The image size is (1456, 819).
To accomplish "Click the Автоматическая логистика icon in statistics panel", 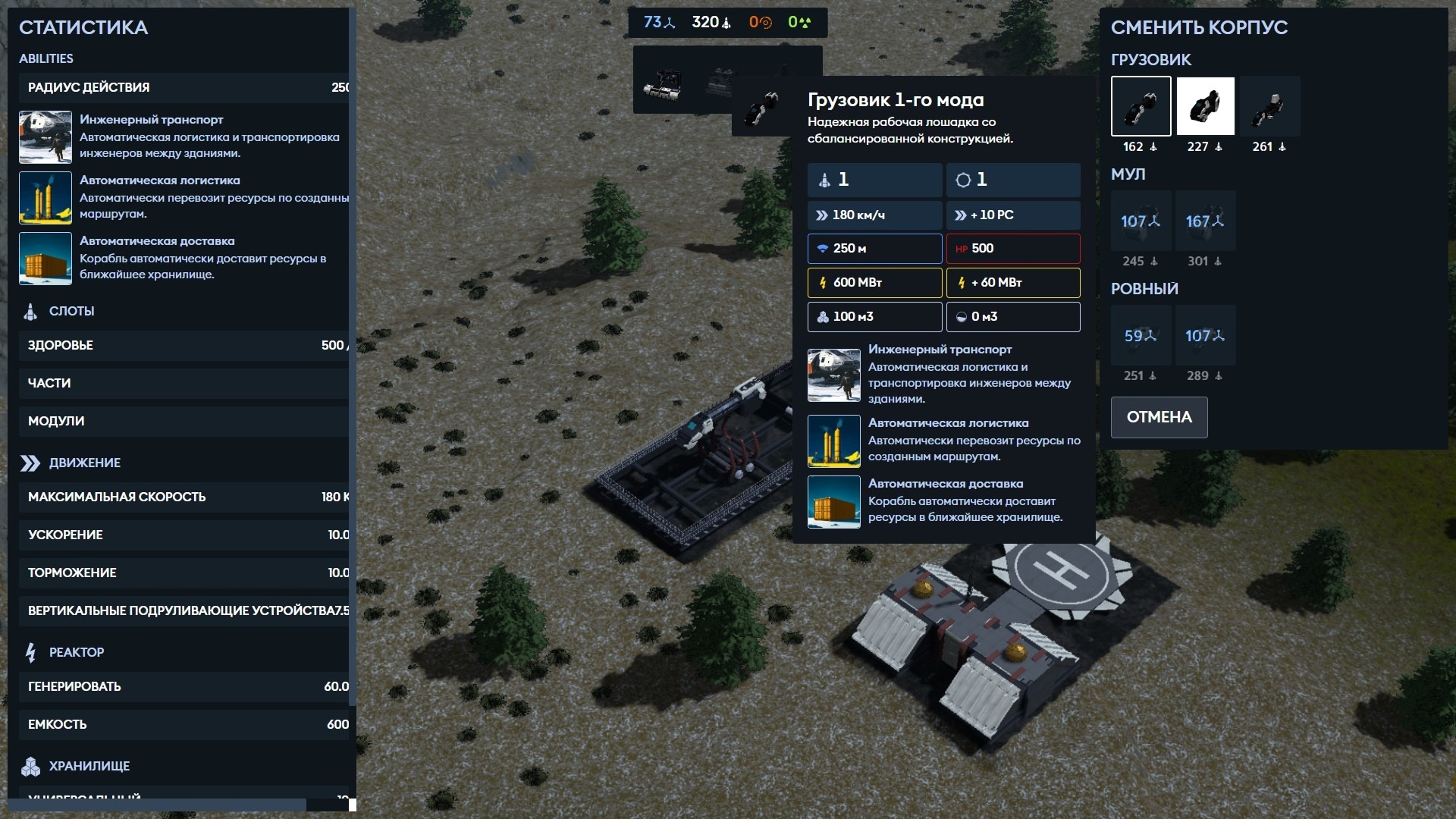I will (x=45, y=198).
